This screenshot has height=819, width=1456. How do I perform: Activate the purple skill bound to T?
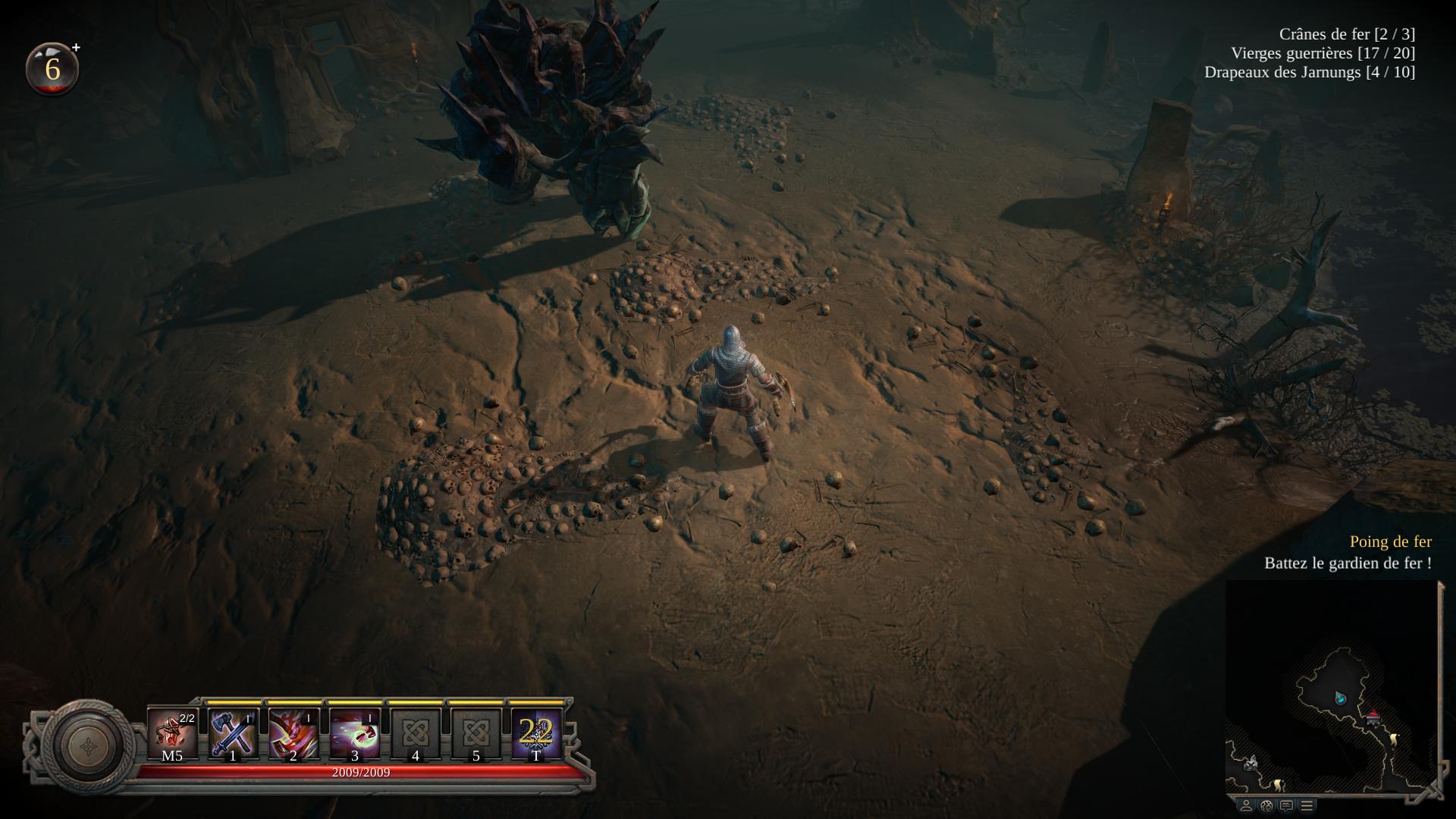[x=536, y=733]
